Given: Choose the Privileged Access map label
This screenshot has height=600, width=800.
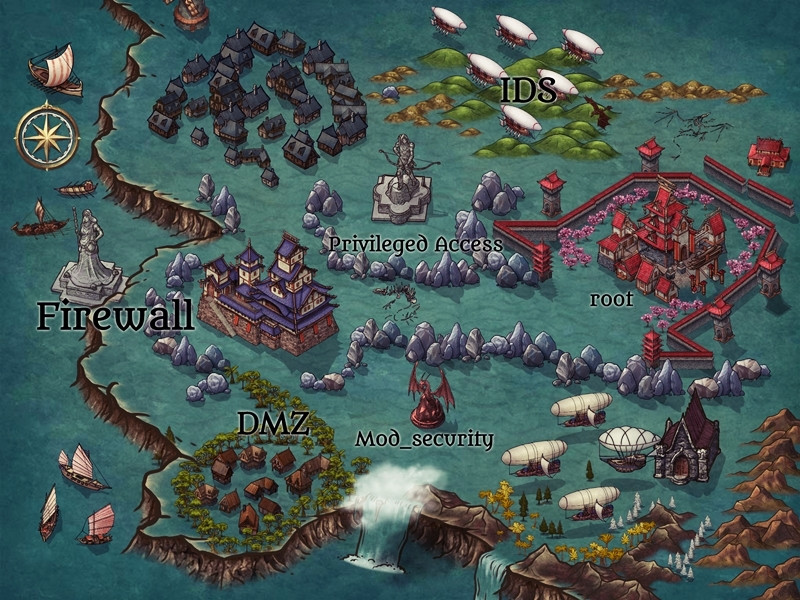Looking at the screenshot, I should point(415,244).
